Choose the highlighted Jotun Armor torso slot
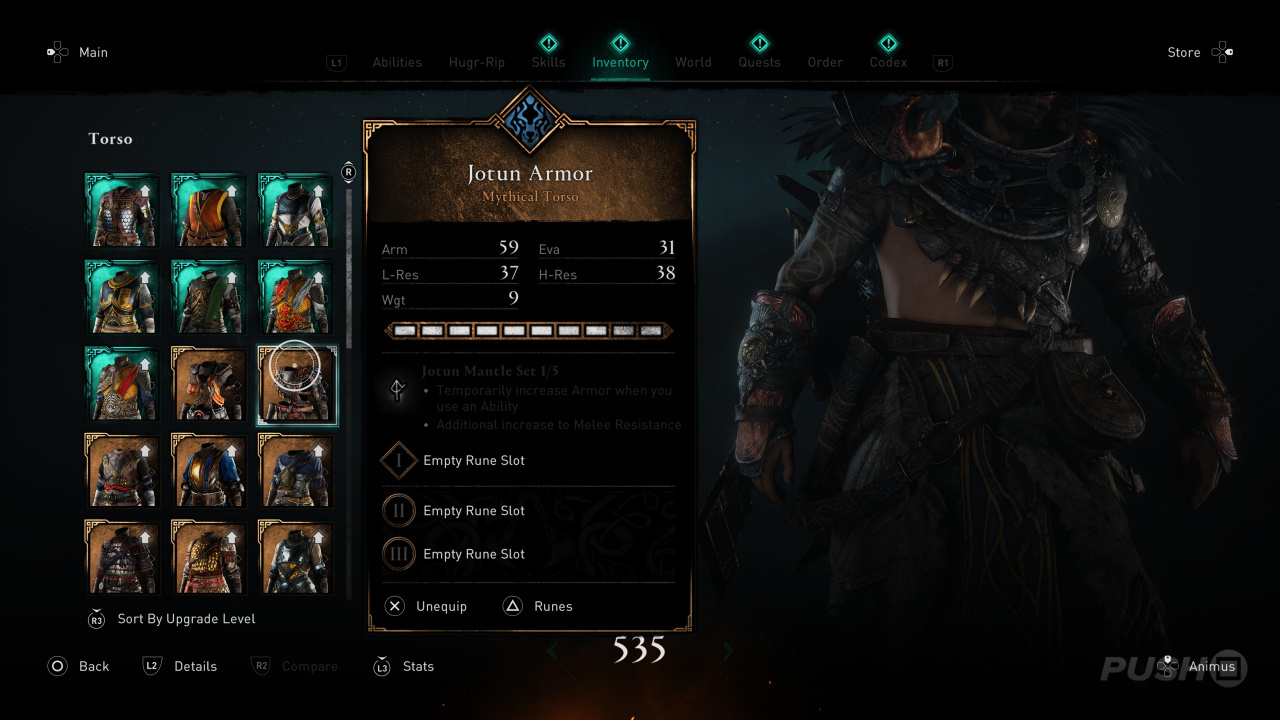 tap(297, 386)
